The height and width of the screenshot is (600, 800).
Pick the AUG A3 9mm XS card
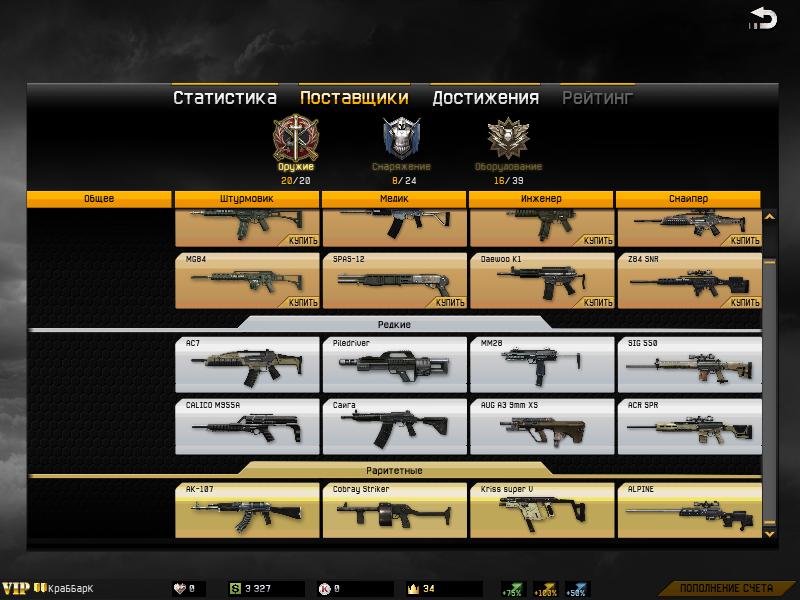point(541,427)
